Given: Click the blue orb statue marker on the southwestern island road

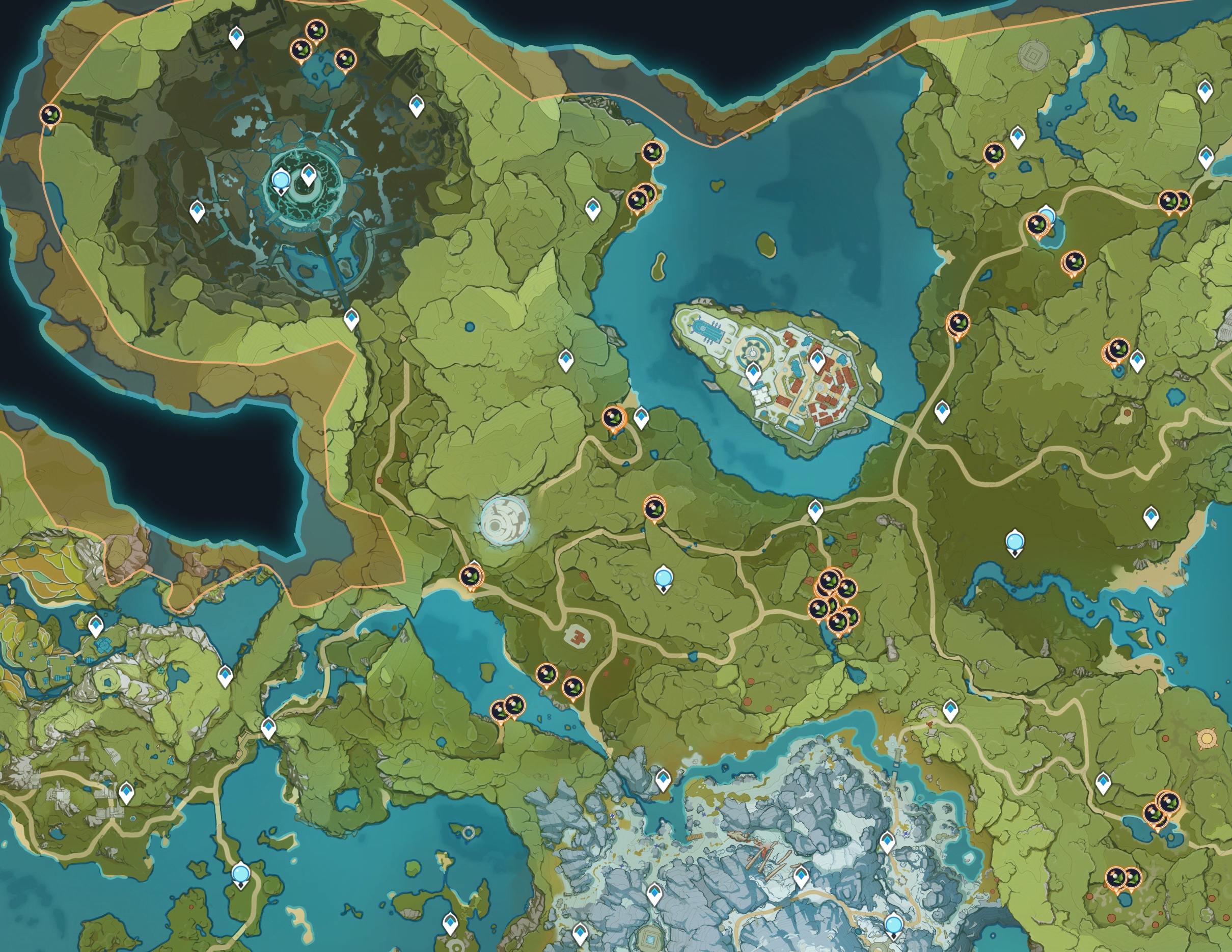Looking at the screenshot, I should pyautogui.click(x=241, y=874).
